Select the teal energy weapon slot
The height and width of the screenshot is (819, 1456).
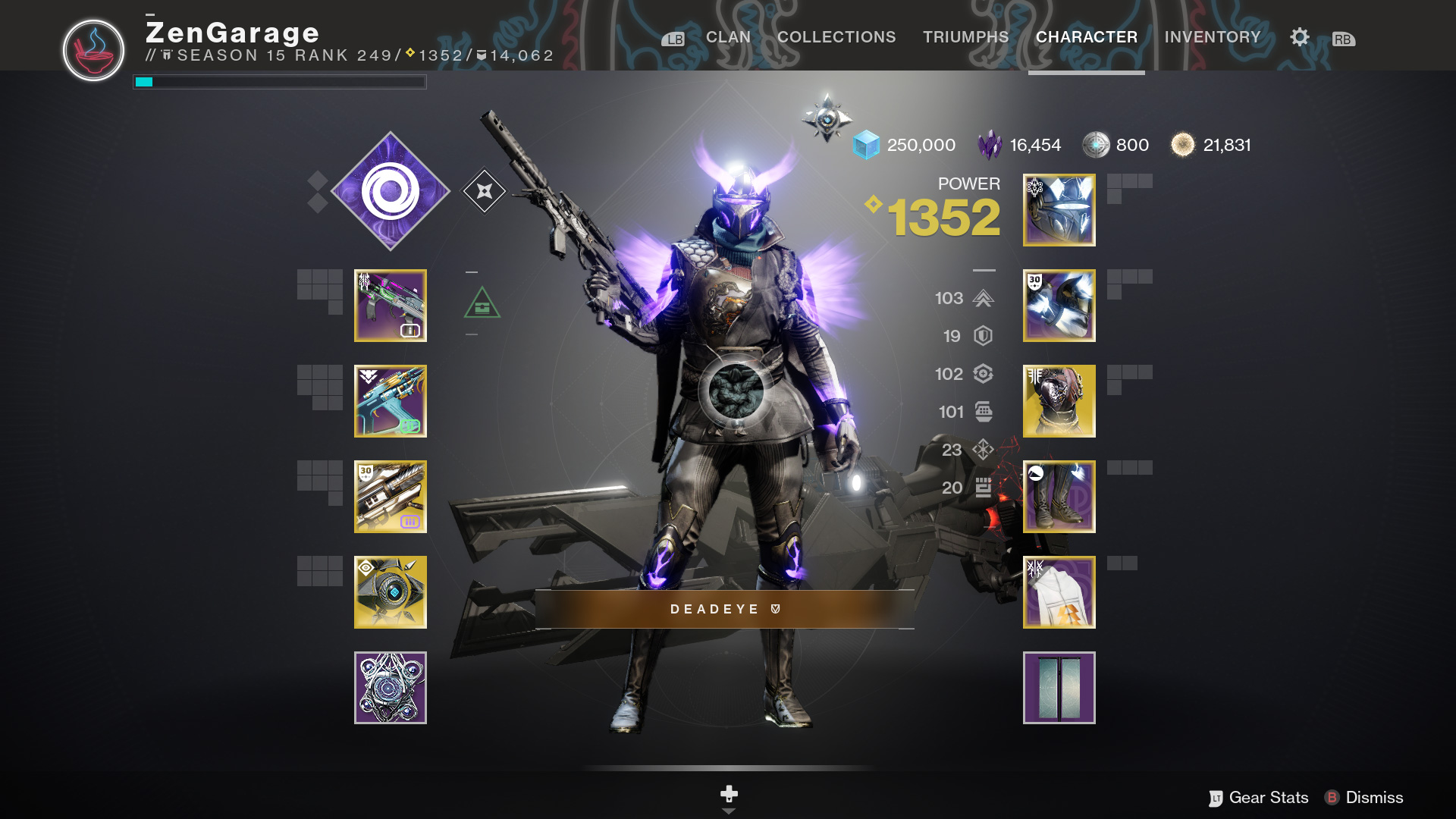point(391,401)
